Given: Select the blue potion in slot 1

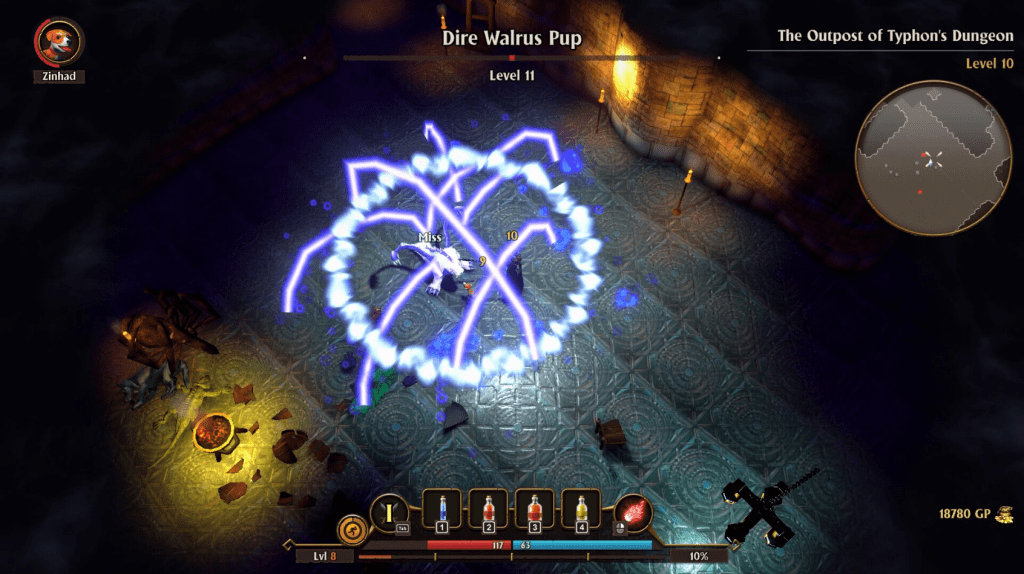Looking at the screenshot, I should coord(442,509).
